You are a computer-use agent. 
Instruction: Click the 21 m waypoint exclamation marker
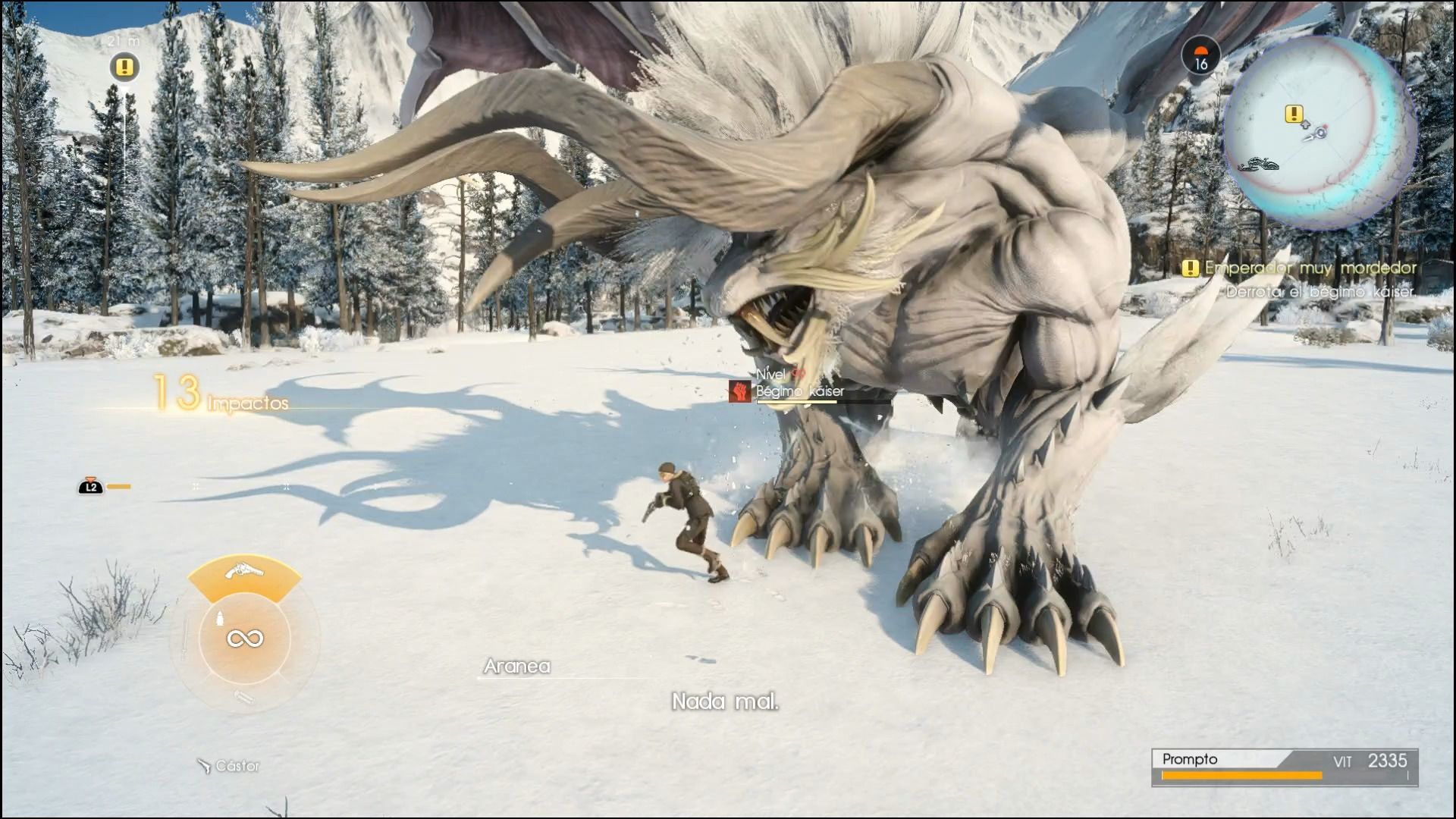point(124,67)
